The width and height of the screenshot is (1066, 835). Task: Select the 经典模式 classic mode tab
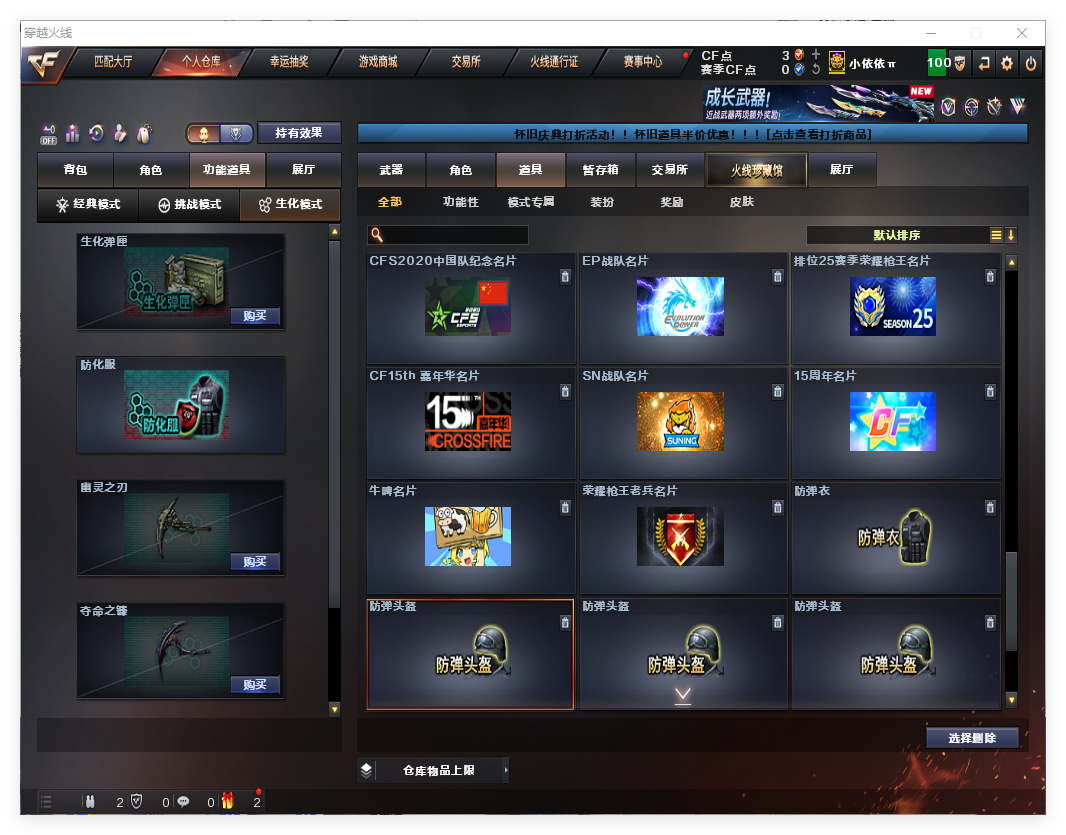pos(88,204)
